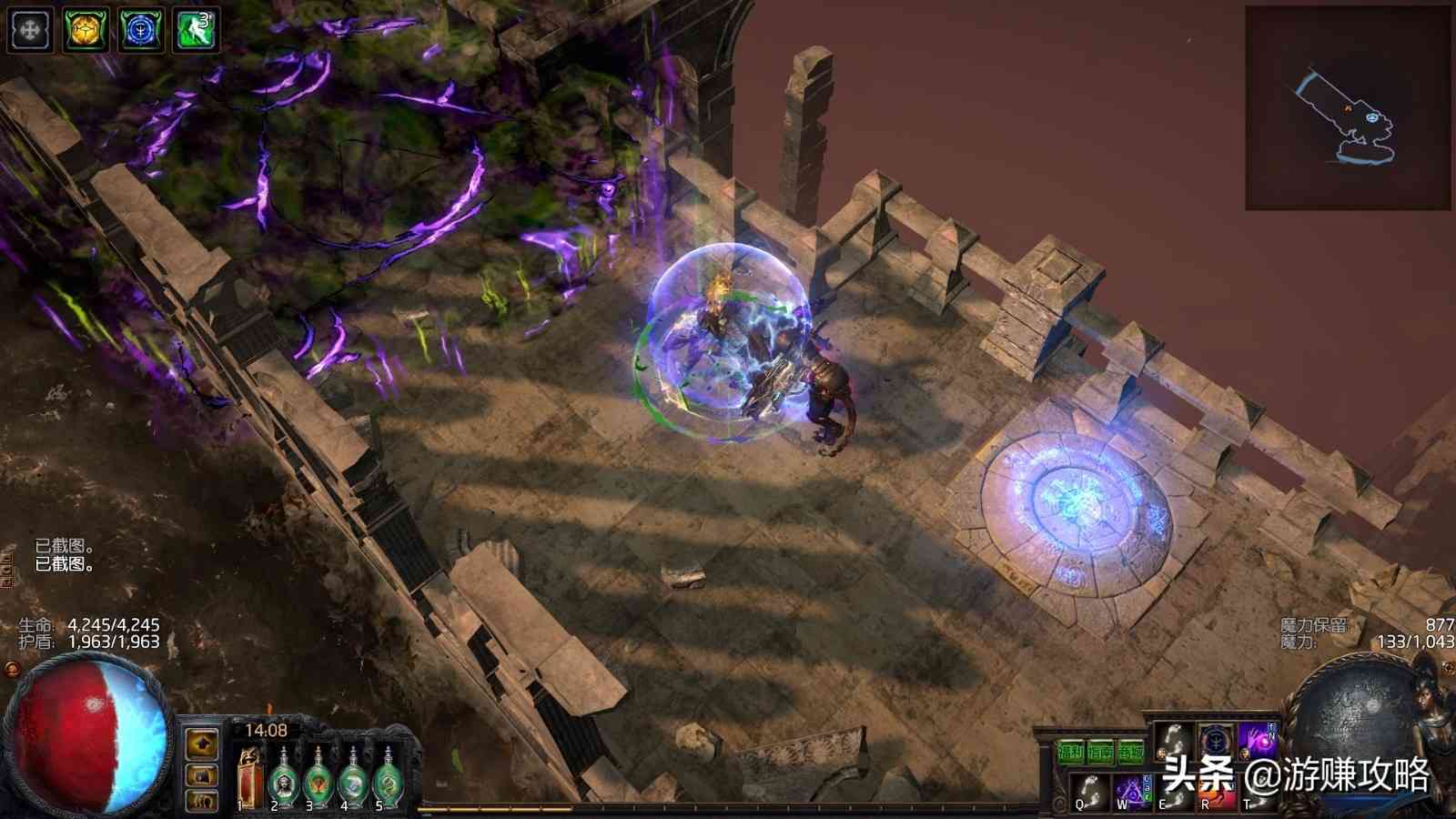The image size is (1456, 819).
Task: Click the first green button above skill bar
Action: tap(1070, 752)
